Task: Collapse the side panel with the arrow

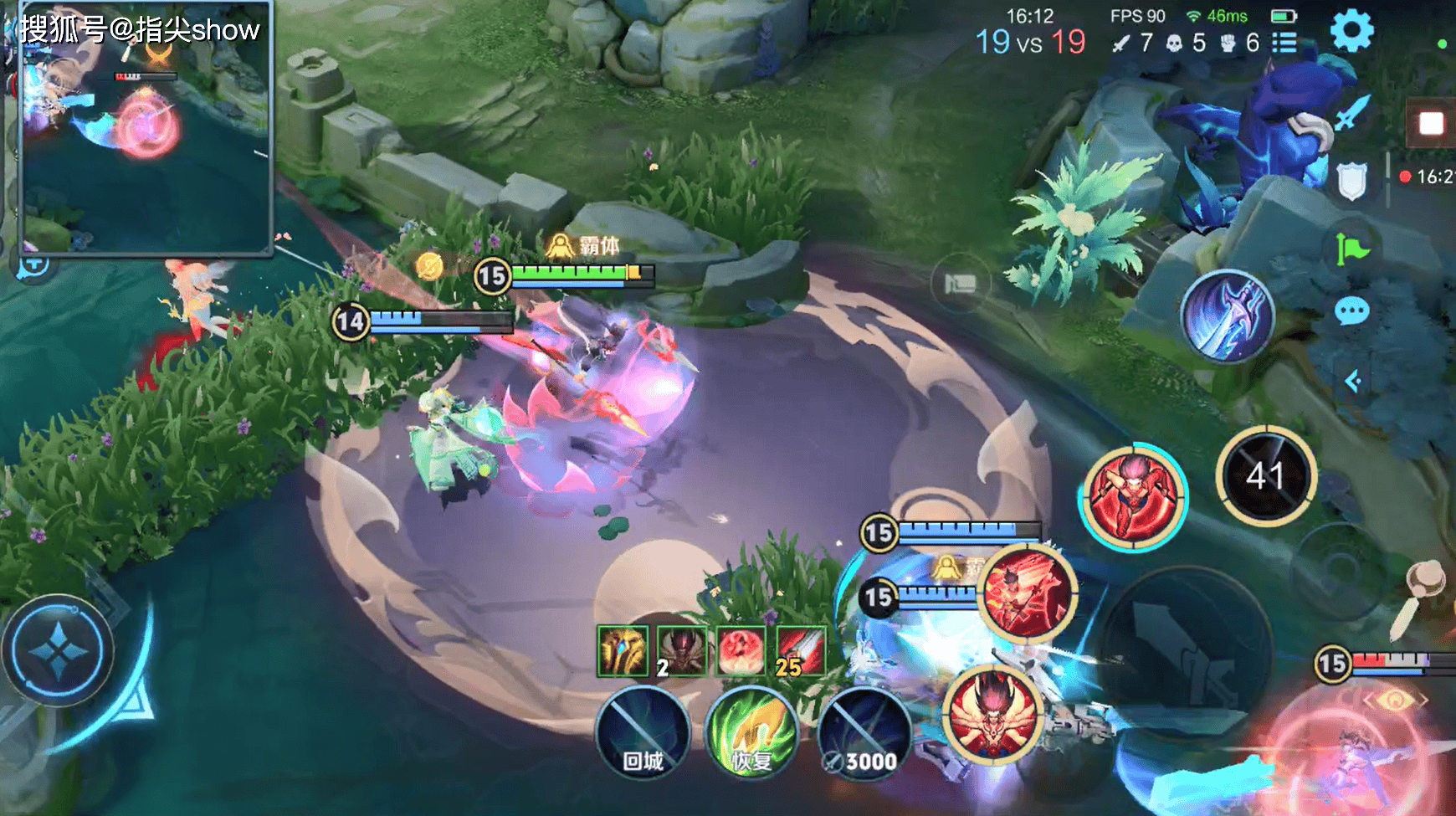Action: [x=1351, y=382]
